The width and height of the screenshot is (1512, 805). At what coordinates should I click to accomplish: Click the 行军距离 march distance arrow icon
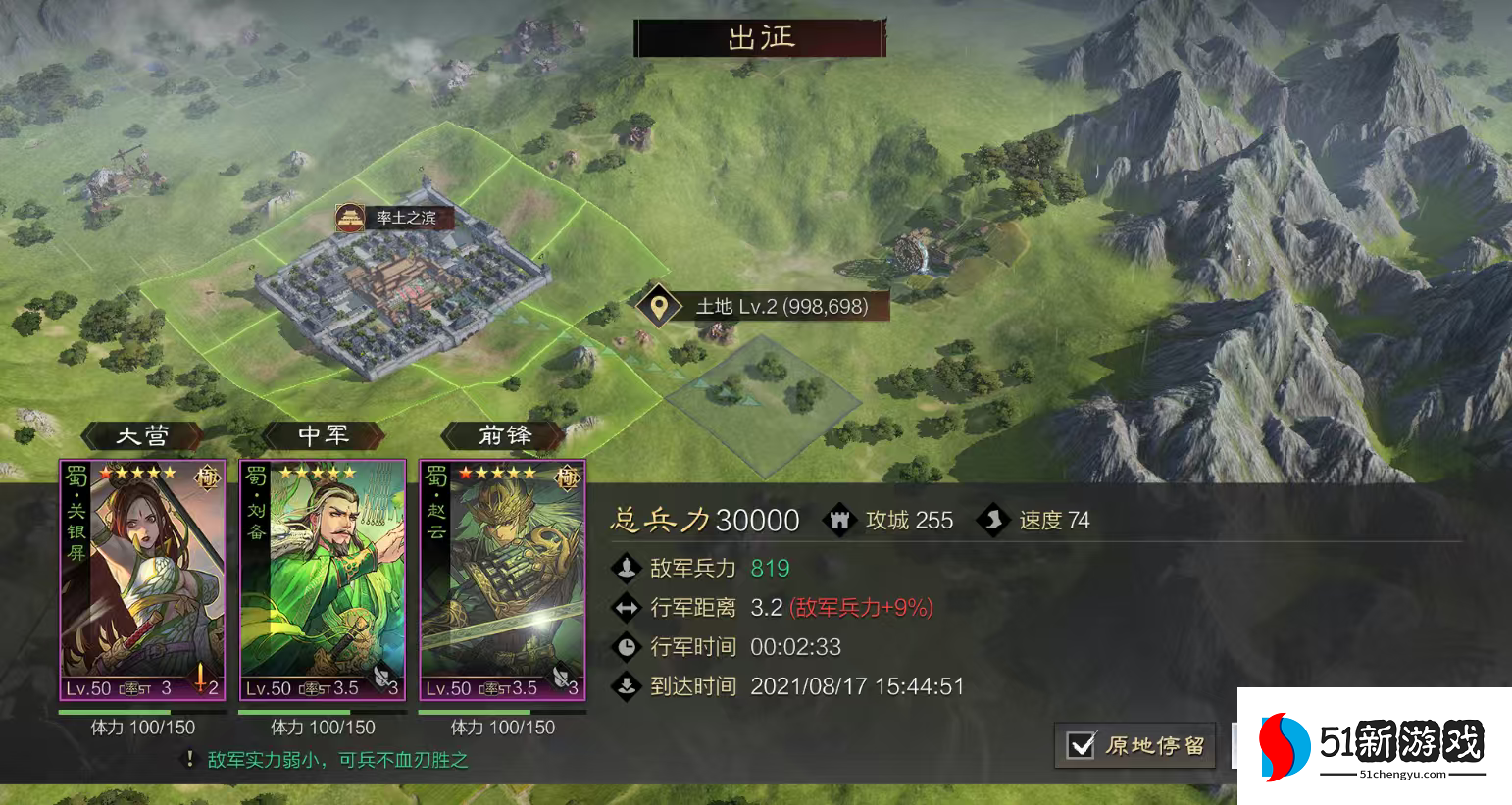(628, 608)
